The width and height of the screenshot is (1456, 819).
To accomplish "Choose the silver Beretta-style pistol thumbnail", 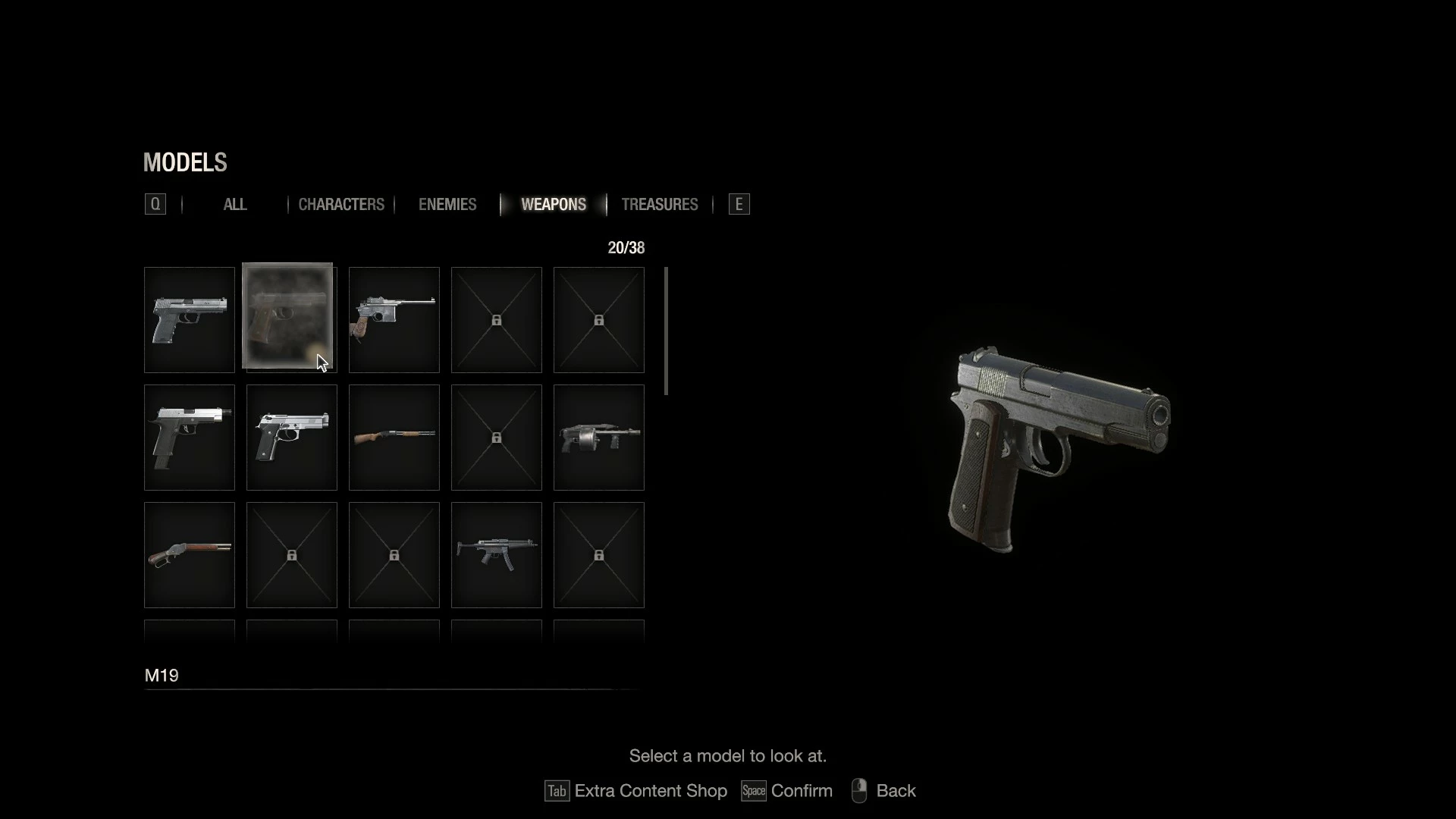I will tap(292, 438).
